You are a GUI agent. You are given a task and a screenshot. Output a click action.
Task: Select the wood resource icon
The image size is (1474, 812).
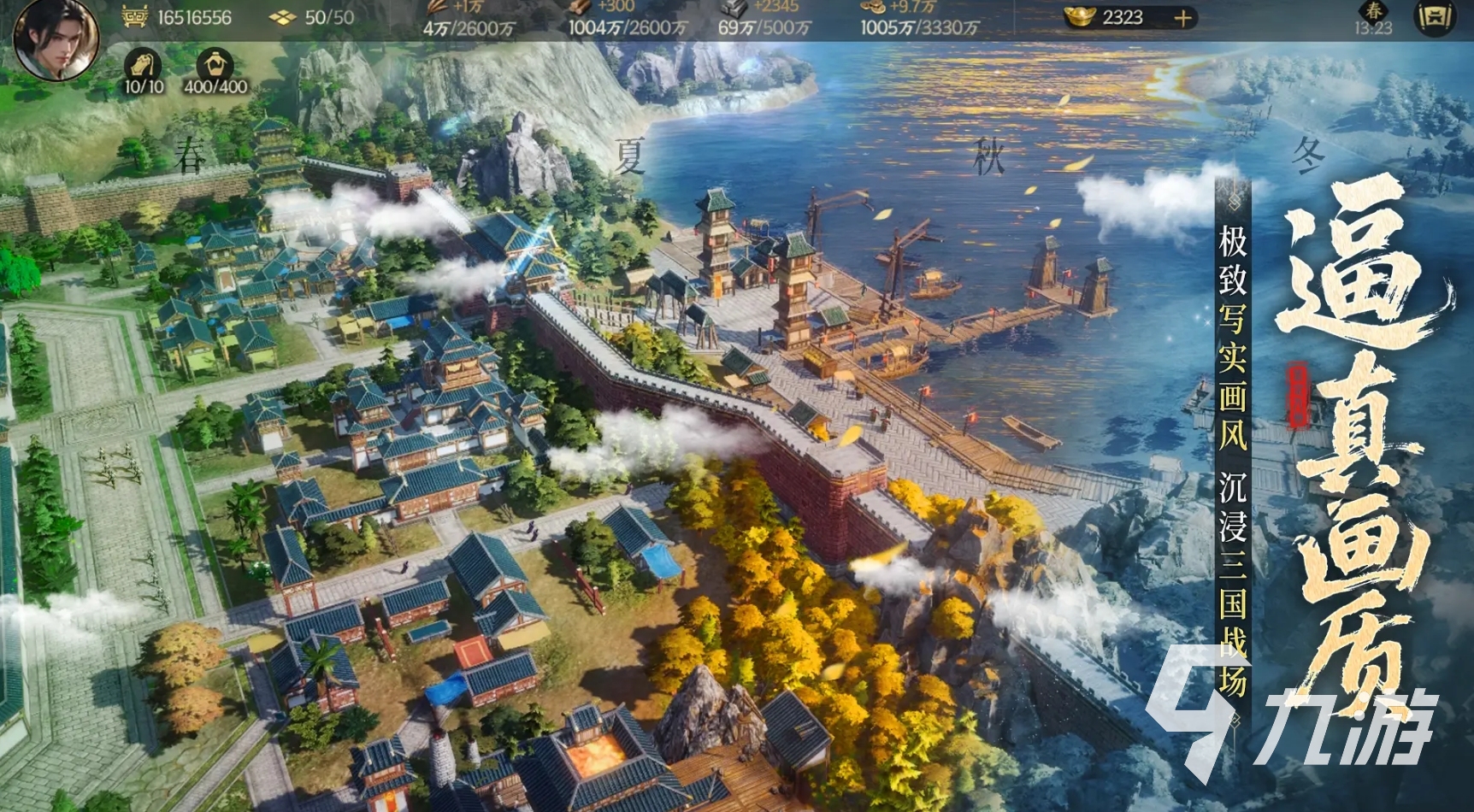[581, 8]
